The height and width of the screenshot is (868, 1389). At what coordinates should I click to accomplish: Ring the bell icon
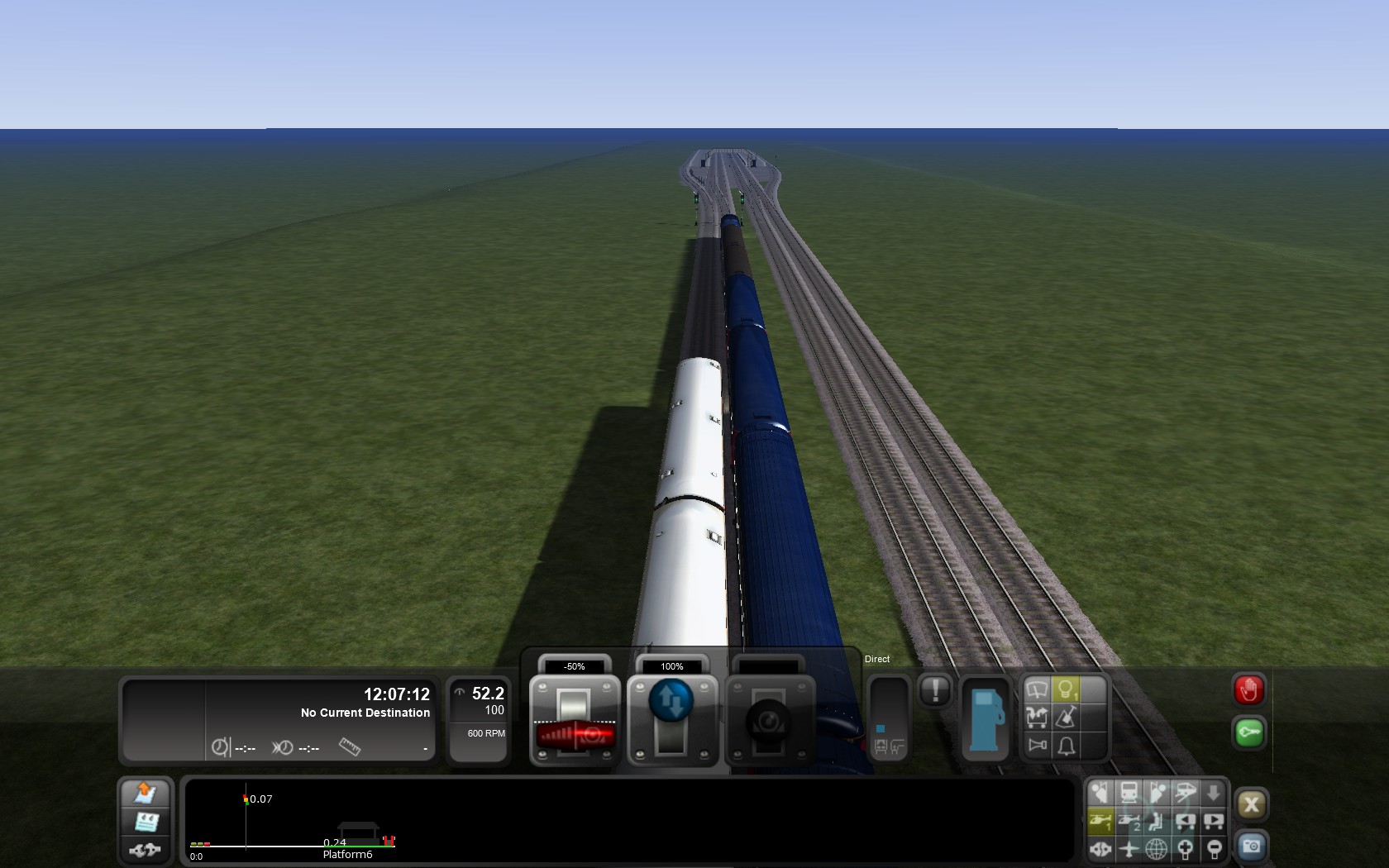click(1066, 746)
